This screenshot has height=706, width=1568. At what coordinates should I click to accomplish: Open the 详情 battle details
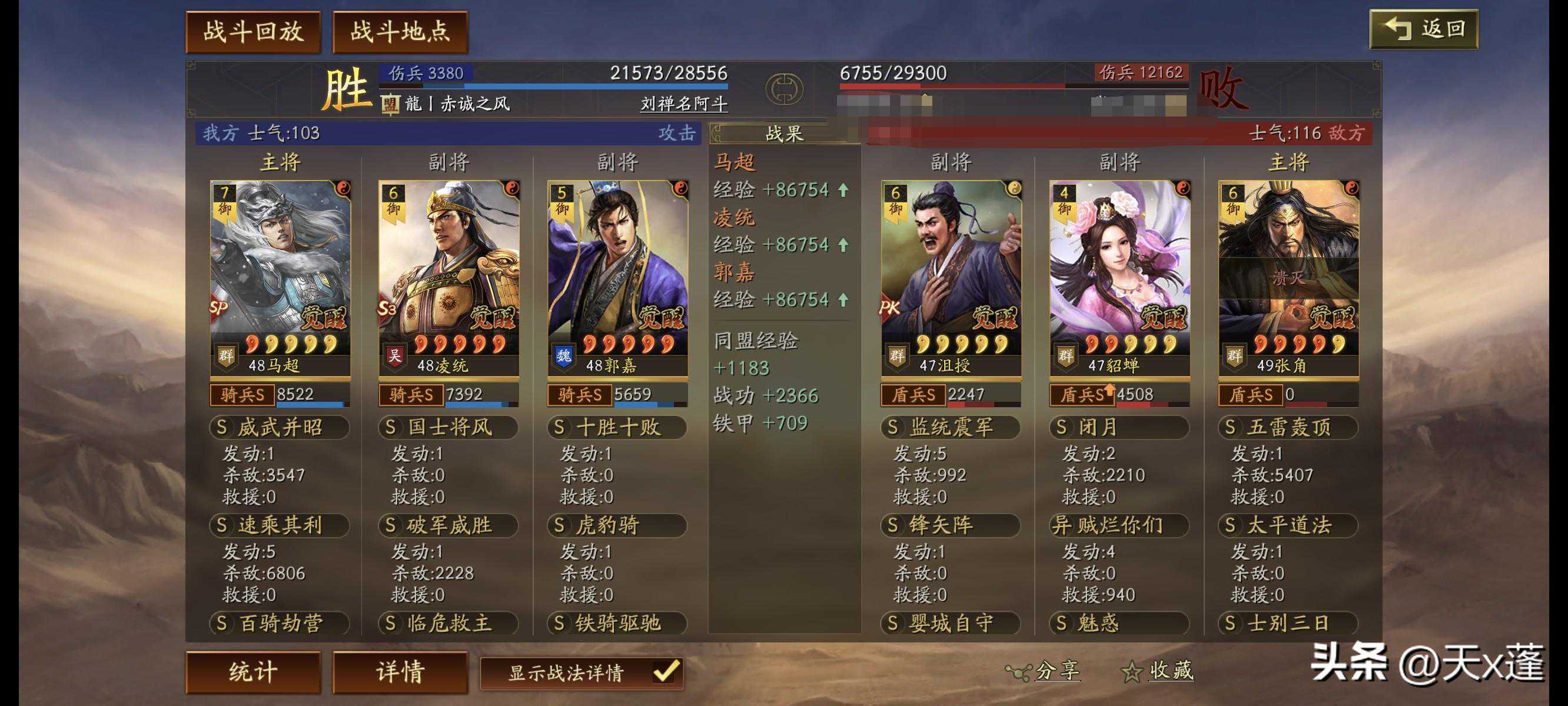coord(400,672)
